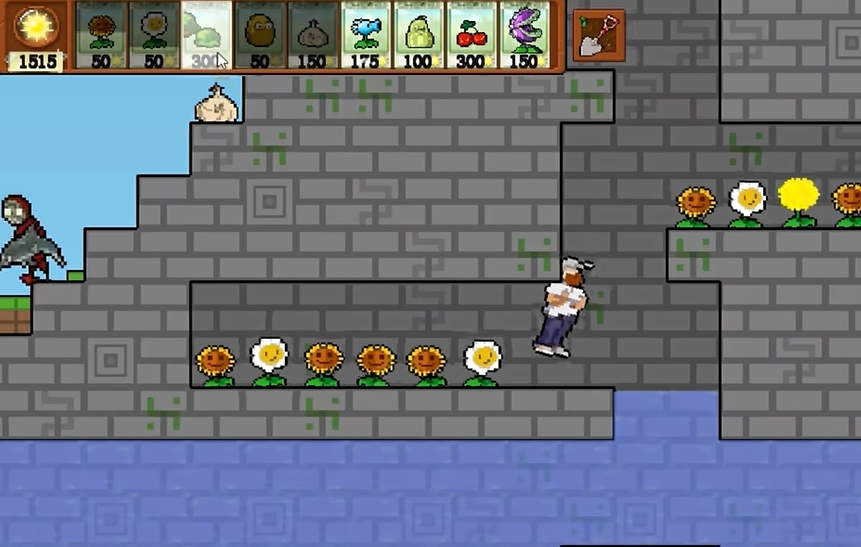
Task: Select the Cherry Bomb seed packet
Action: pyautogui.click(x=472, y=35)
